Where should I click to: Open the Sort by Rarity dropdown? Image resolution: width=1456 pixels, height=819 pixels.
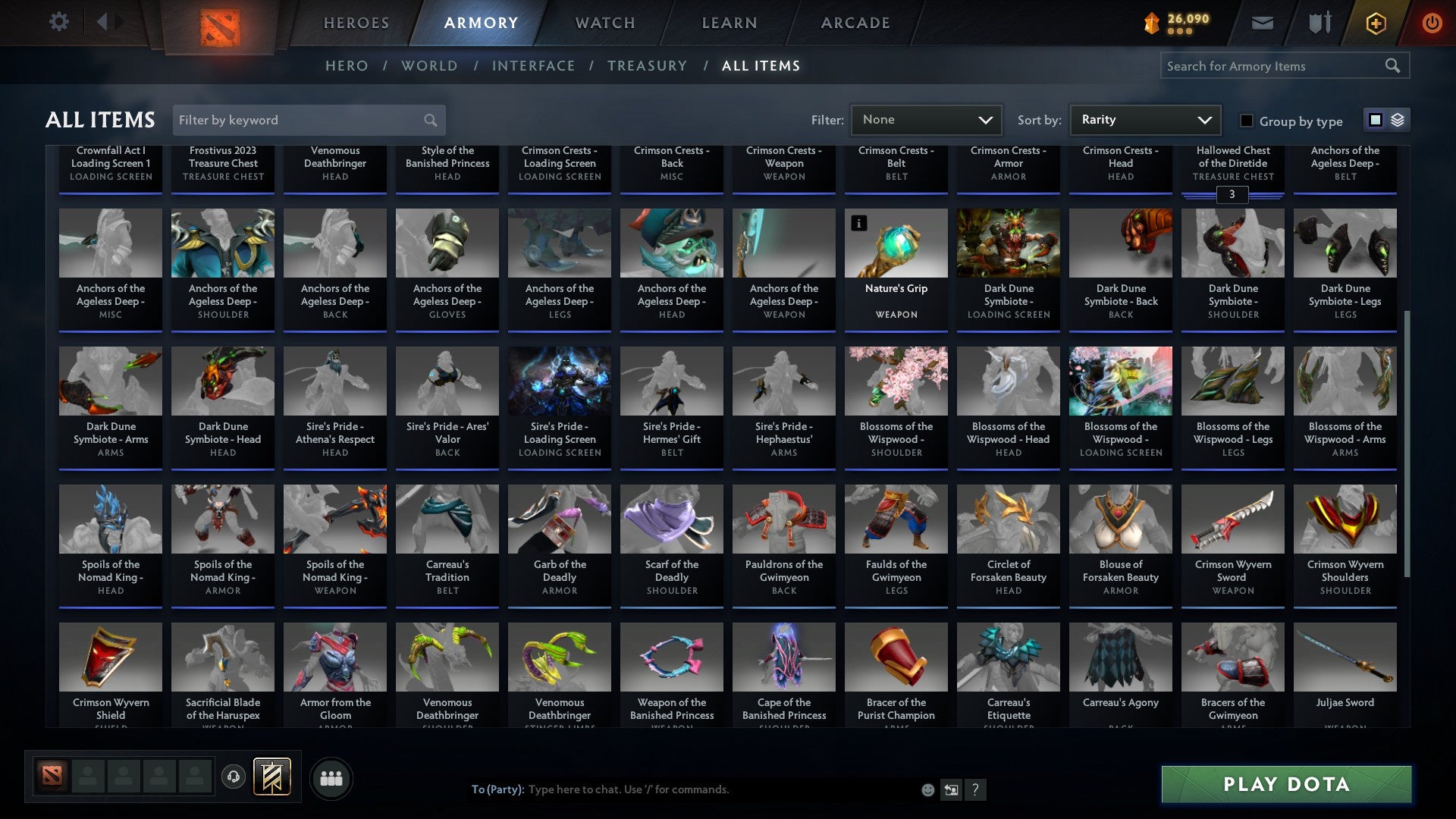pos(1144,120)
